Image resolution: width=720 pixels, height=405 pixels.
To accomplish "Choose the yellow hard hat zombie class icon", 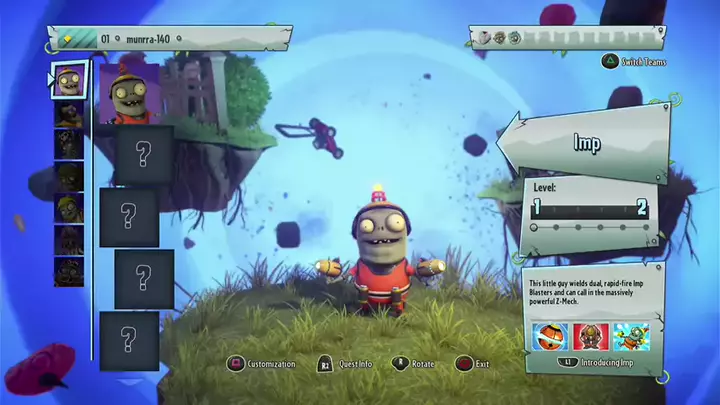I will pos(69,207).
